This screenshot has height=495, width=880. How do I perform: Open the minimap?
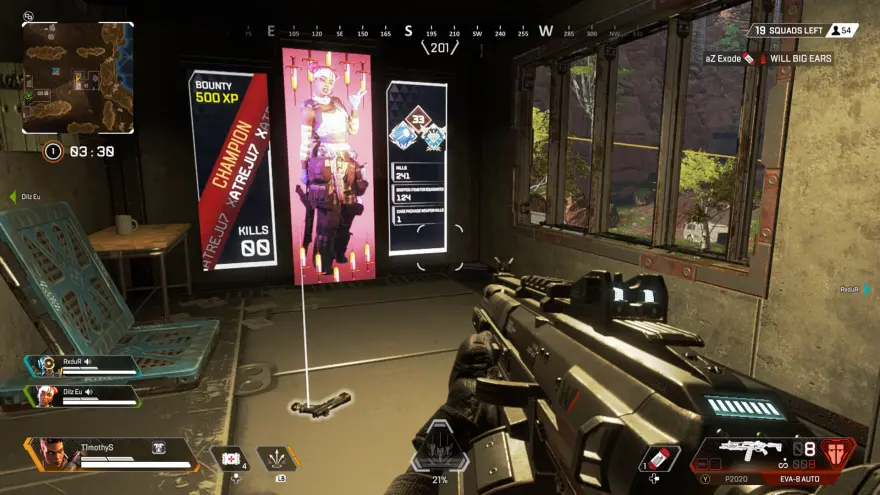pos(78,77)
